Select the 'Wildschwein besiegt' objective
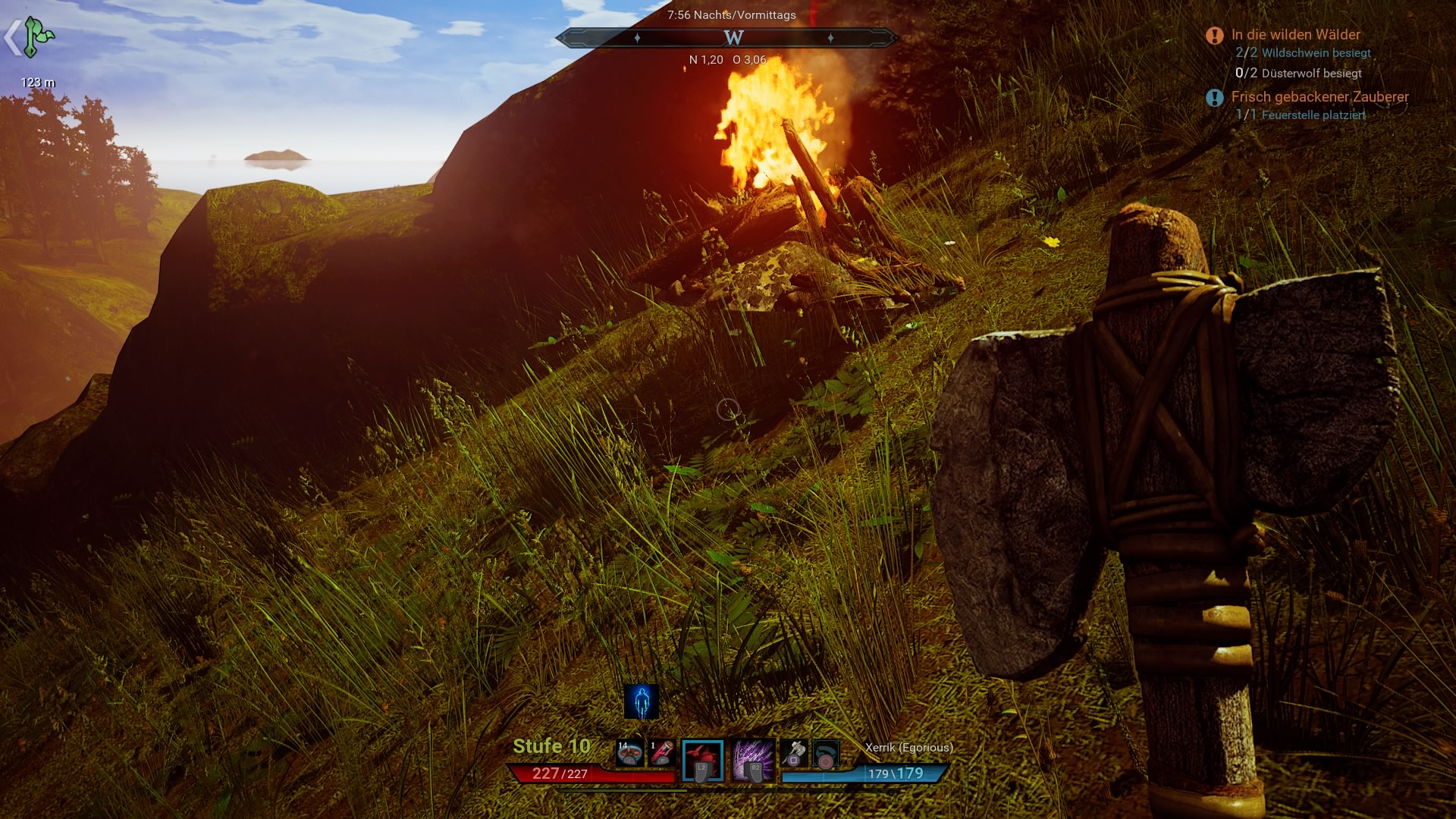 pyautogui.click(x=1316, y=53)
